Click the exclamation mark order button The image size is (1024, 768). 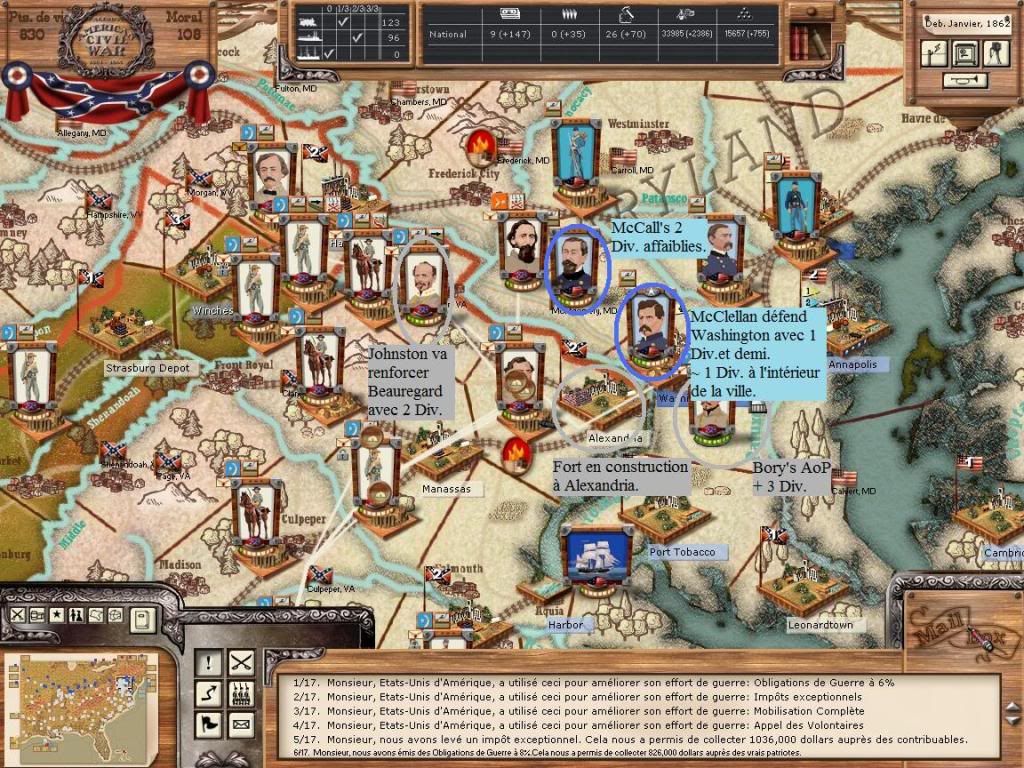(208, 662)
